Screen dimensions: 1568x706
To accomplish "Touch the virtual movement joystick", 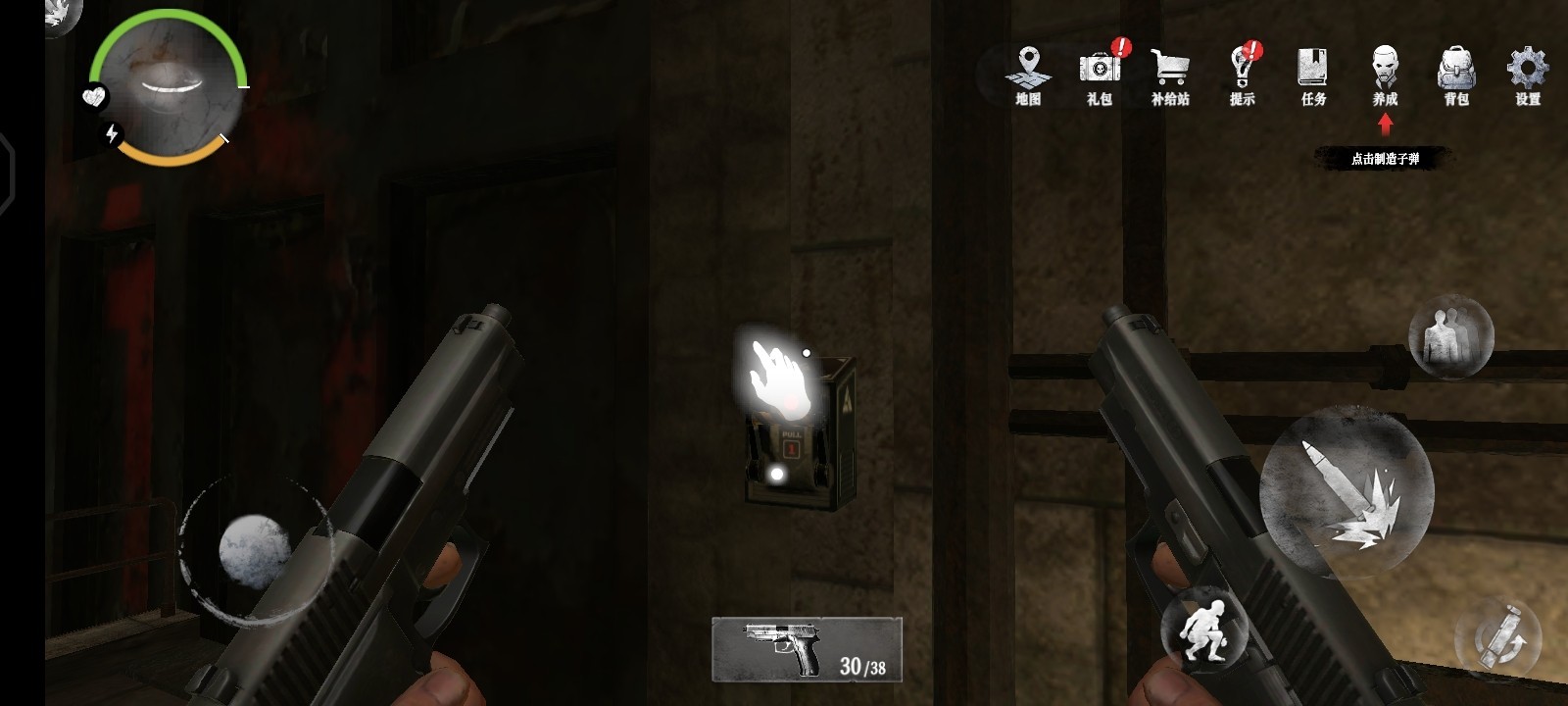I will (254, 549).
